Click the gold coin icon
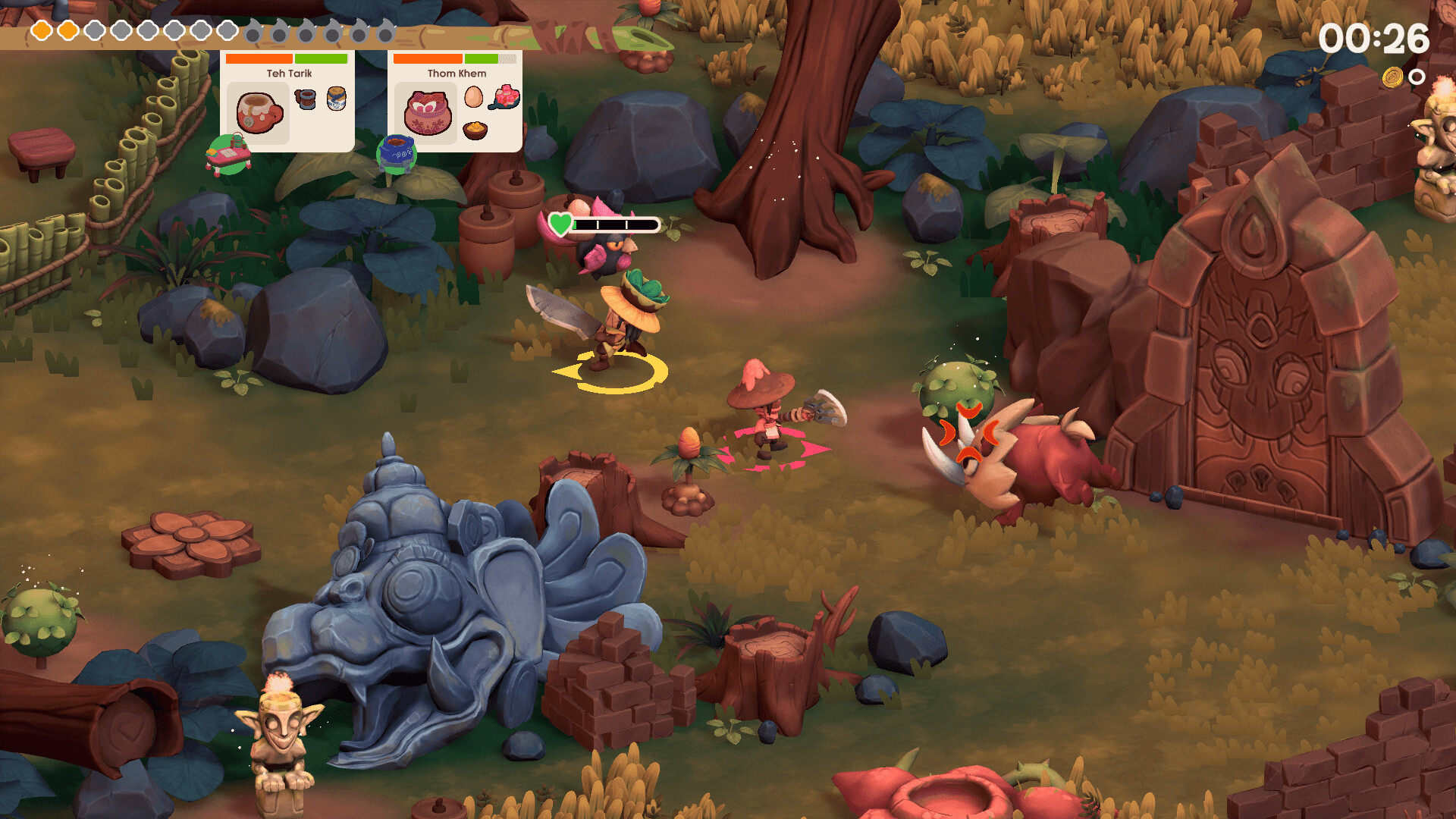 pyautogui.click(x=1392, y=77)
